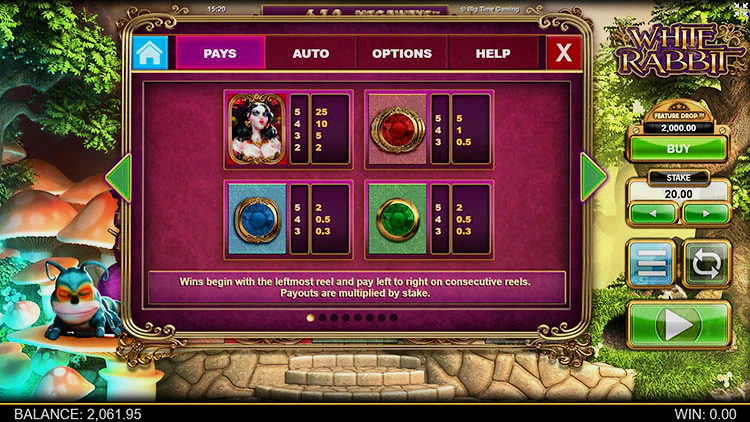Viewport: 750px width, 422px height.
Task: Switch to the PAYS tab
Action: pos(220,53)
